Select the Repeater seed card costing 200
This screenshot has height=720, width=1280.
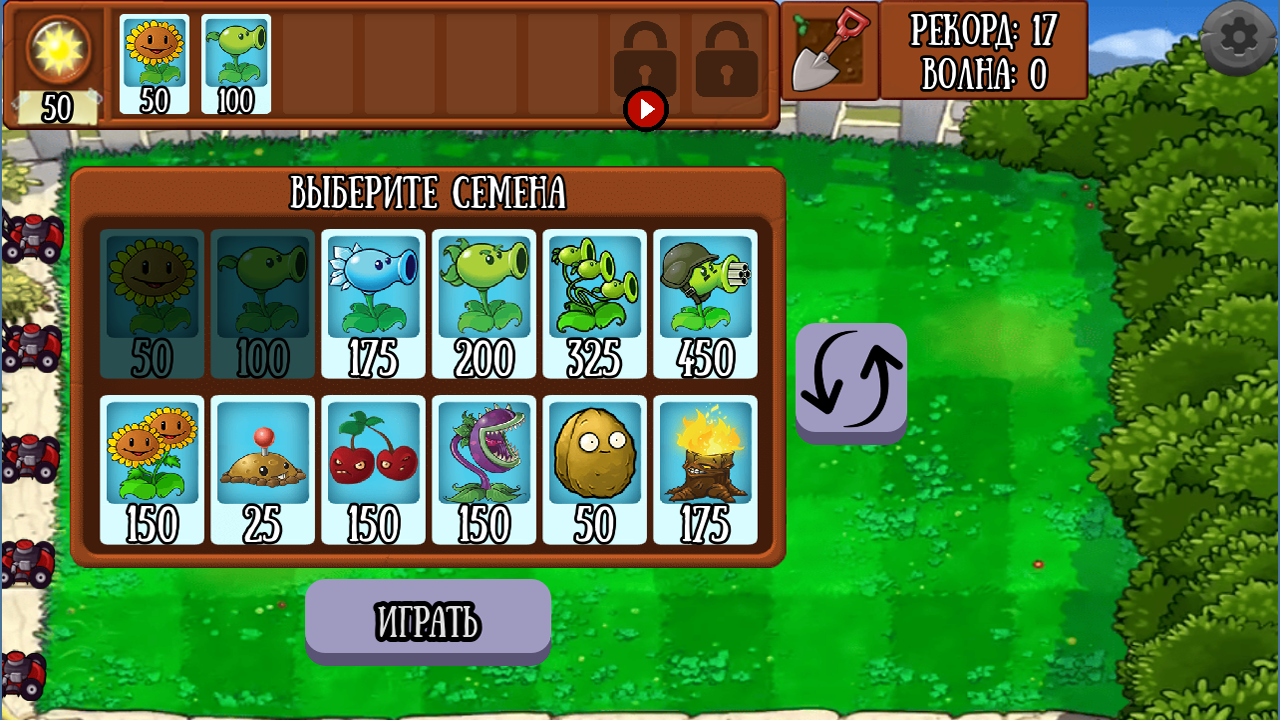coord(484,304)
